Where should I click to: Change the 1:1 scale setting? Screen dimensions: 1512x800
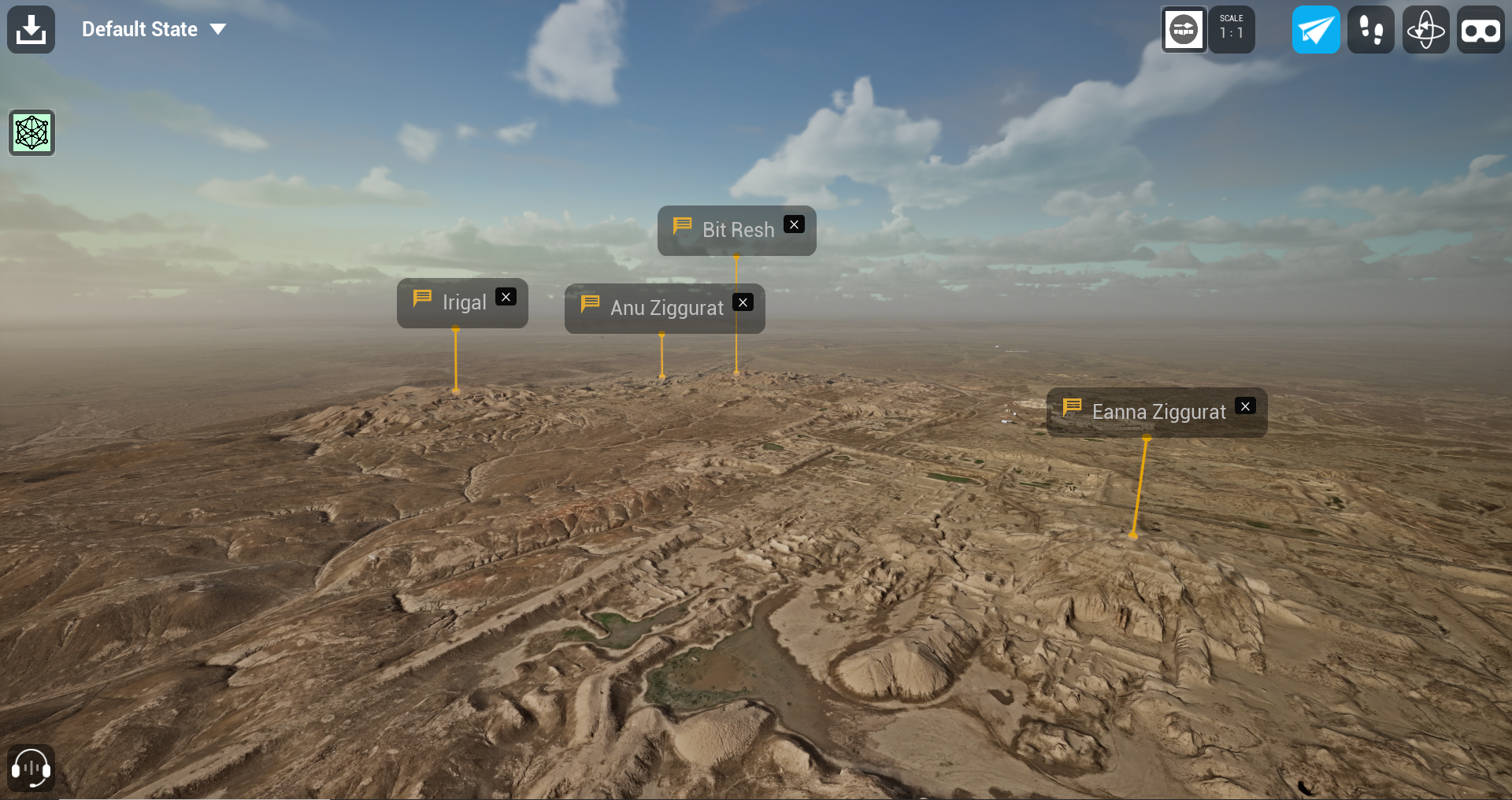(1232, 30)
